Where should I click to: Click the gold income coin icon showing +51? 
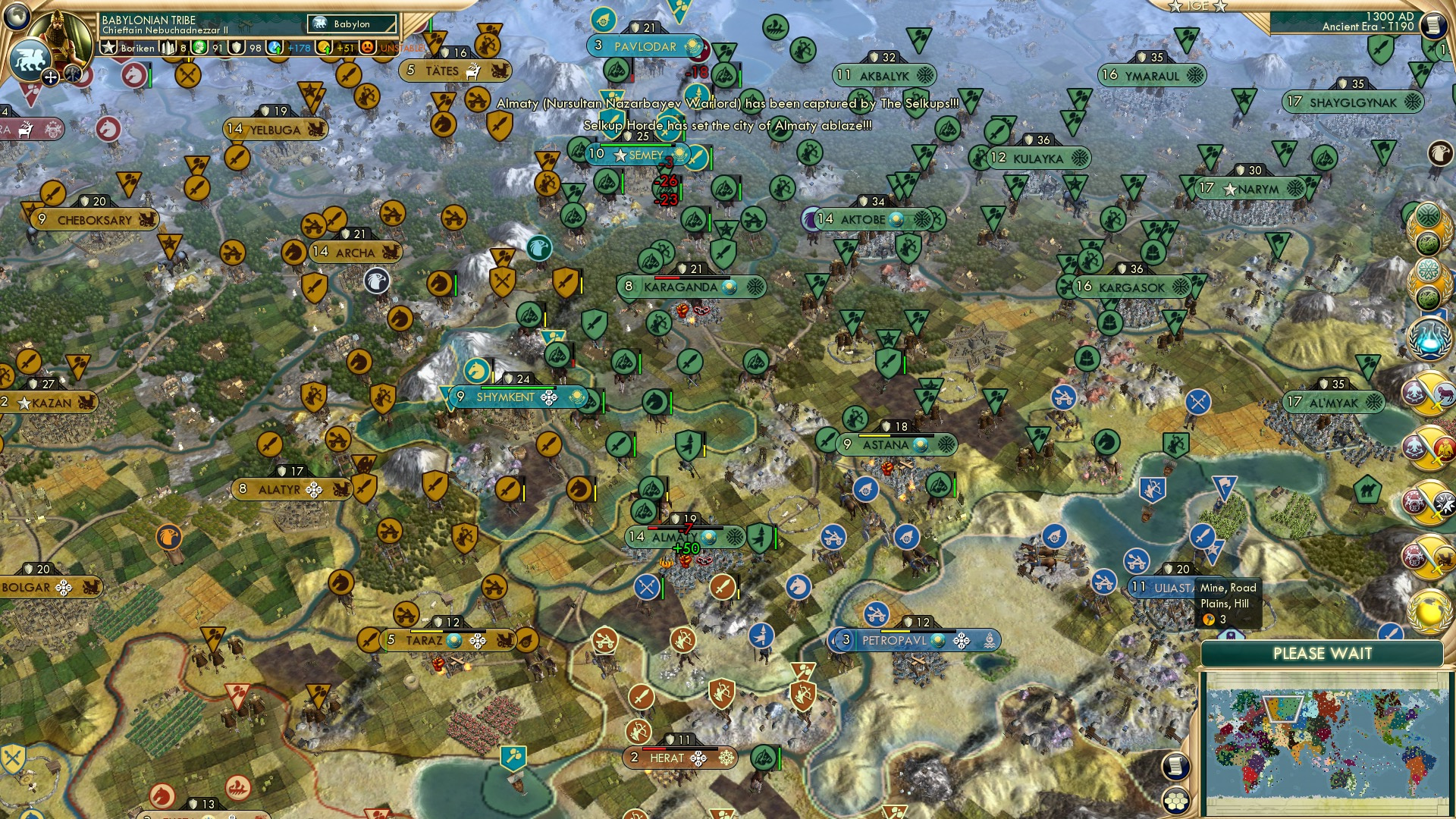pyautogui.click(x=322, y=47)
